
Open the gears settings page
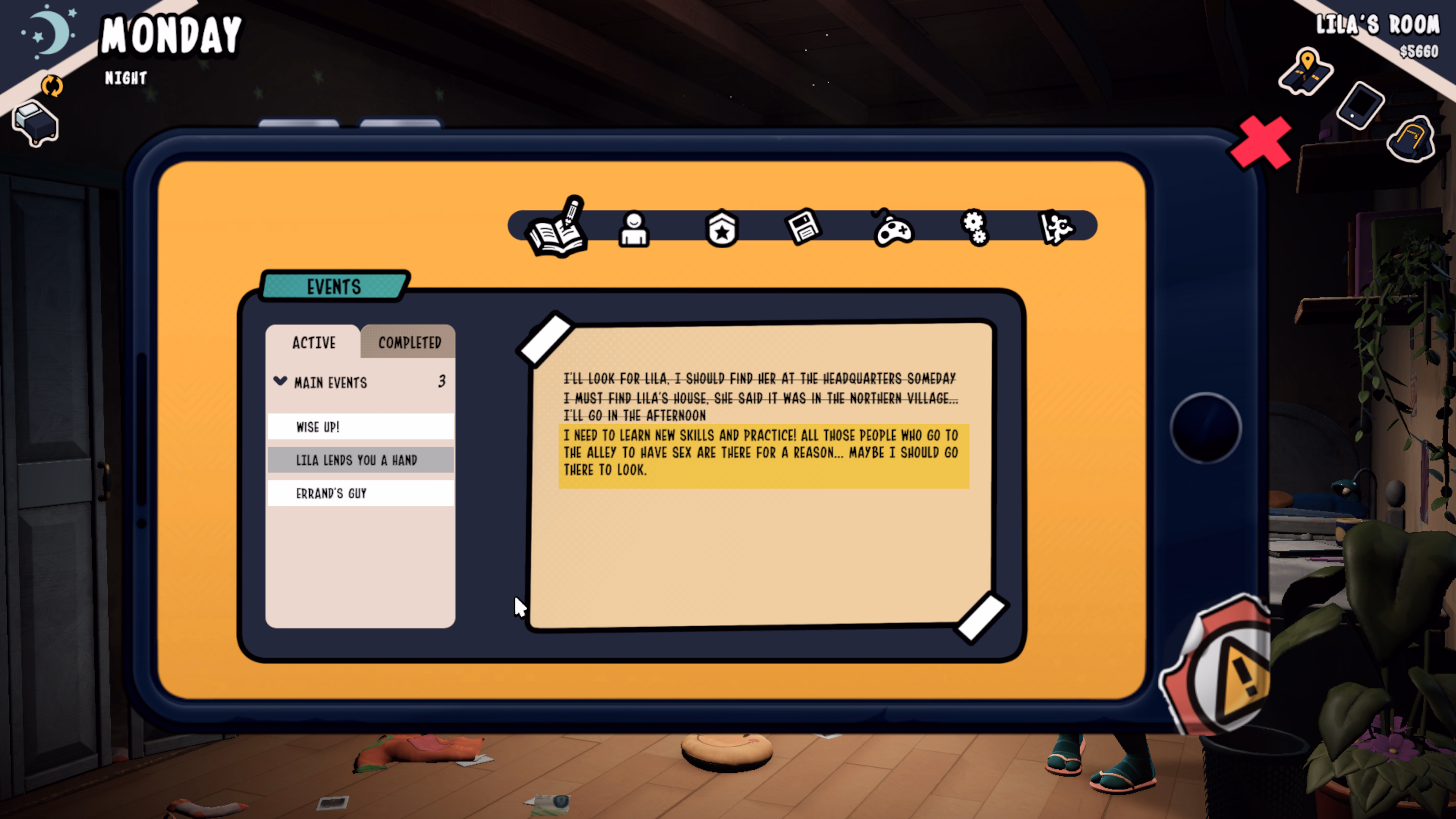click(x=975, y=228)
